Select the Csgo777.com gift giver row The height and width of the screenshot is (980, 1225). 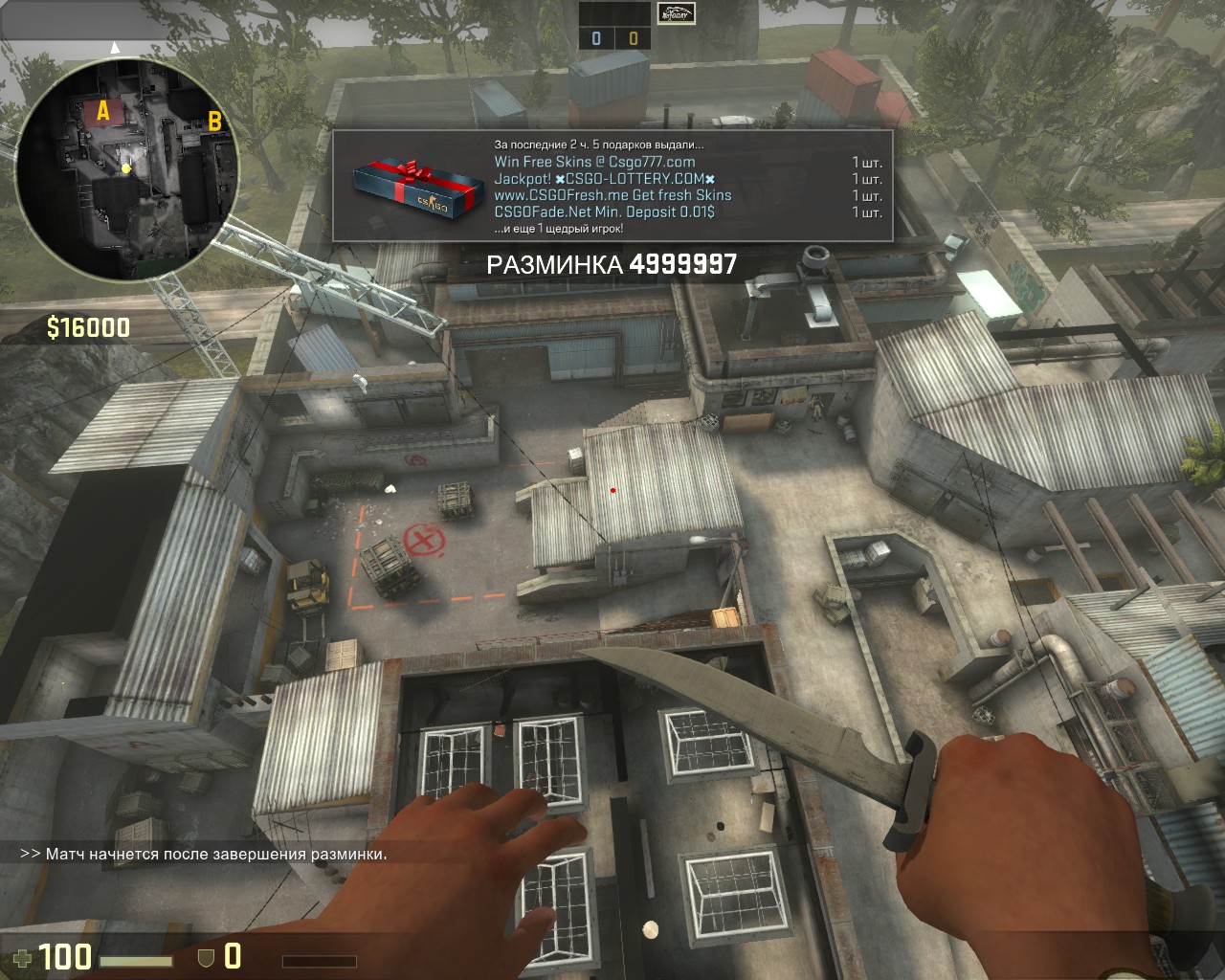594,162
